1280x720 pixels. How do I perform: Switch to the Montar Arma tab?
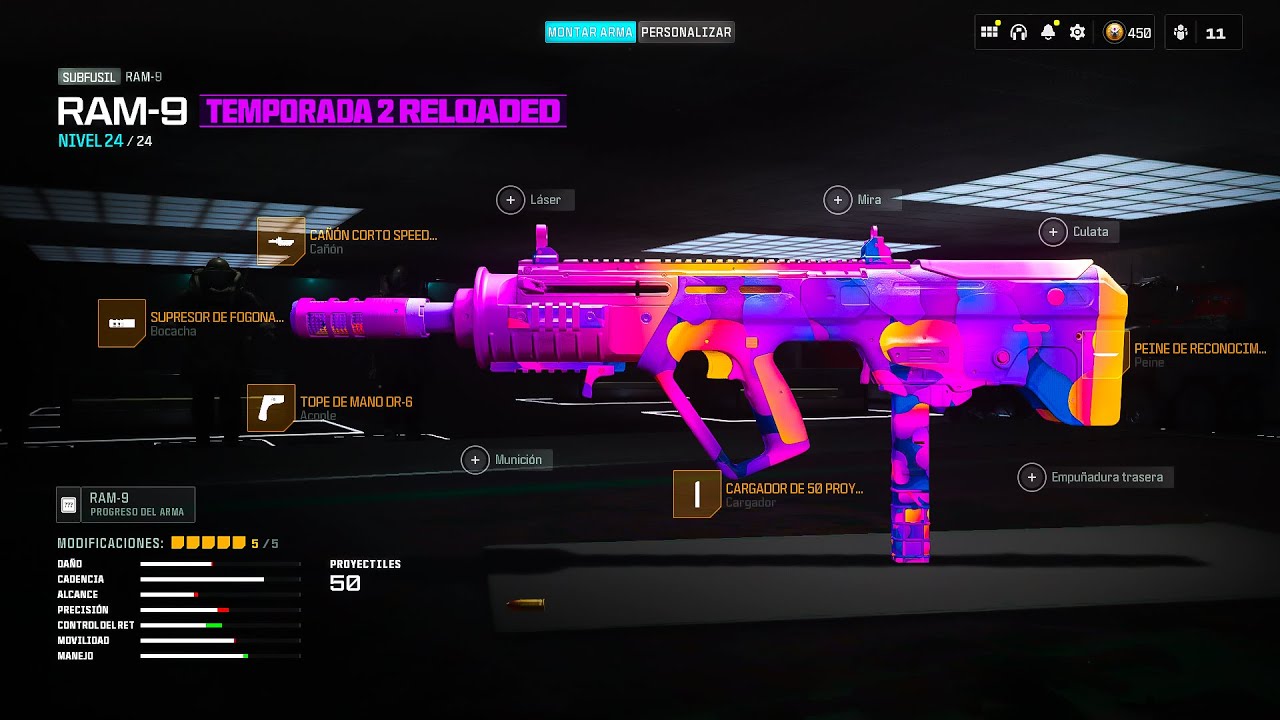590,32
